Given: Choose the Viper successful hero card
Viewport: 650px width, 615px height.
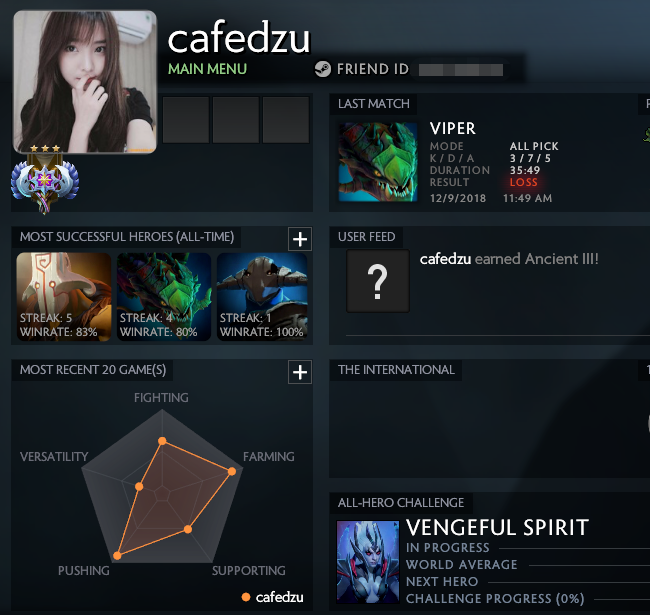Looking at the screenshot, I should [x=164, y=296].
